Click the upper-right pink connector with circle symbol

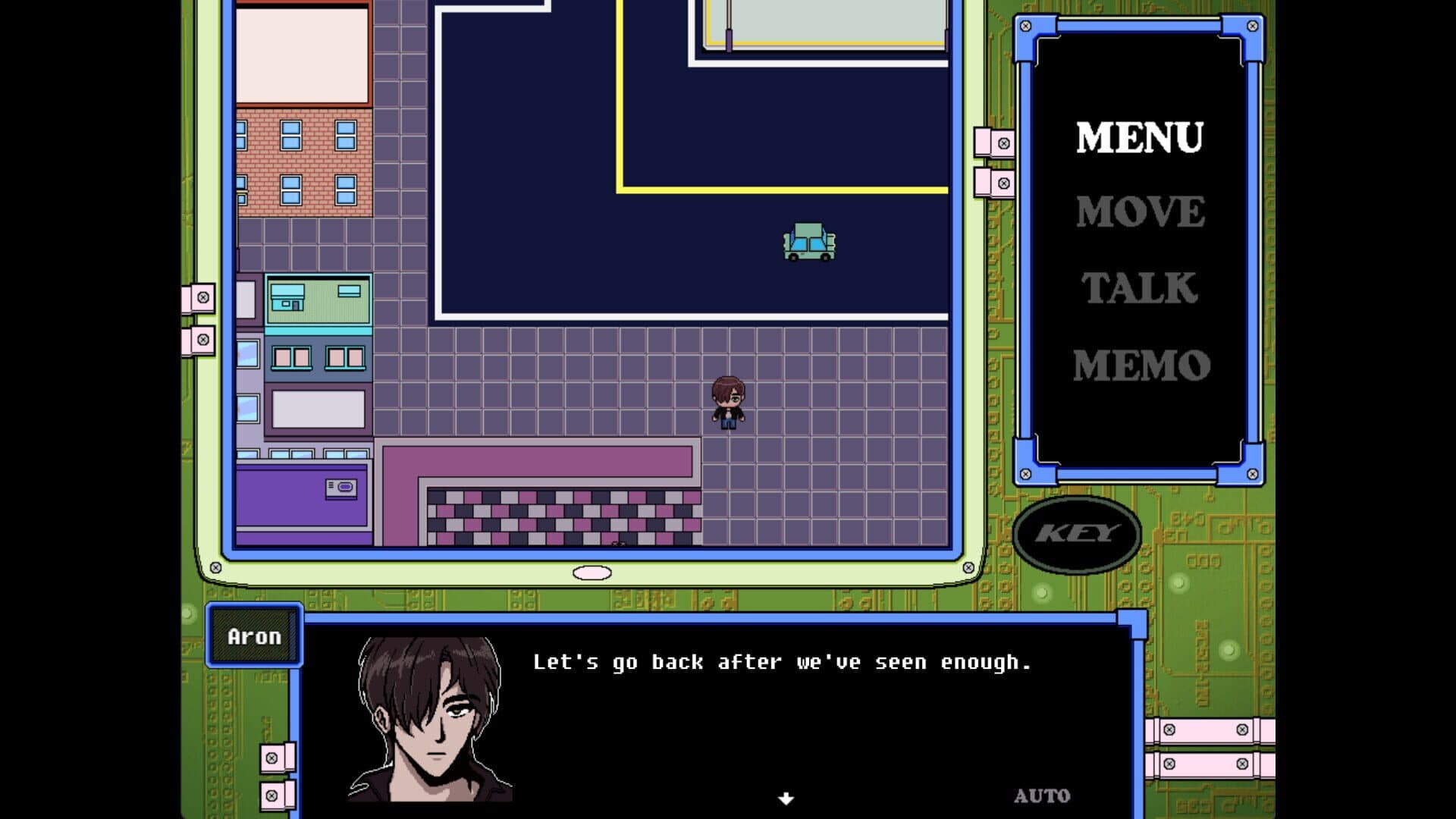tap(1003, 144)
